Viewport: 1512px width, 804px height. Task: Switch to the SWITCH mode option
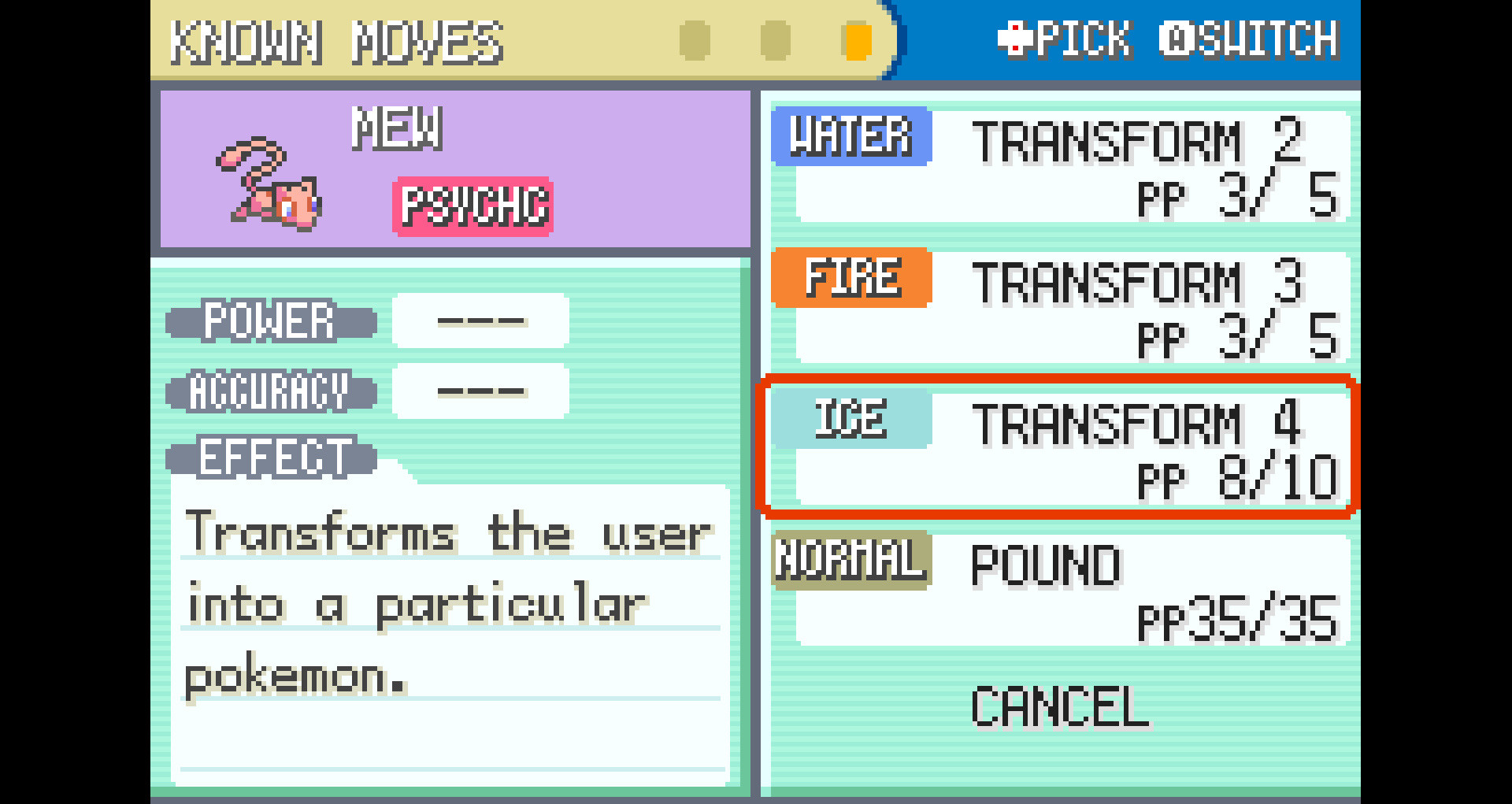click(1252, 38)
